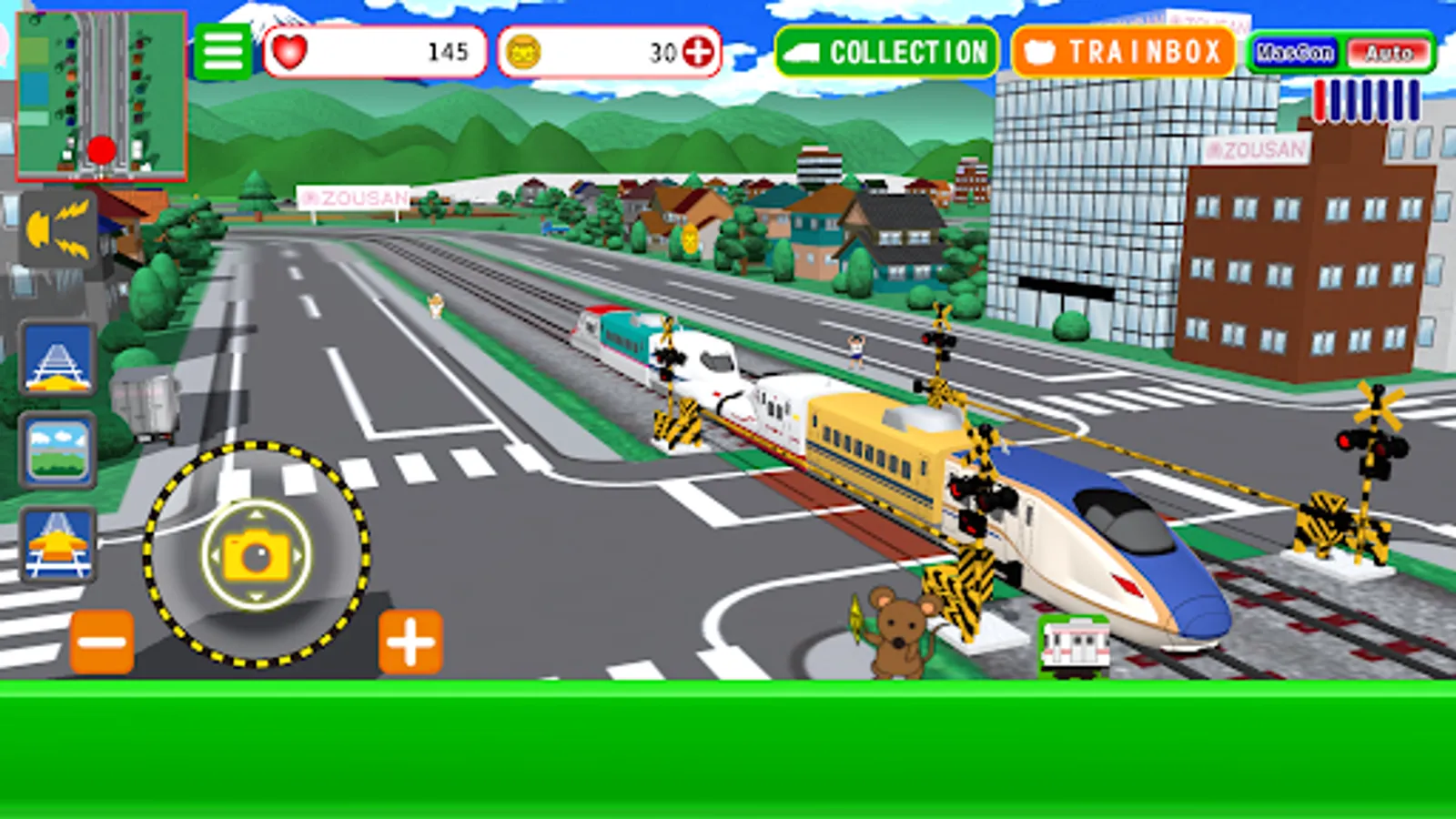Tap the orange minus zoom button
This screenshot has height=819, width=1456.
100,640
